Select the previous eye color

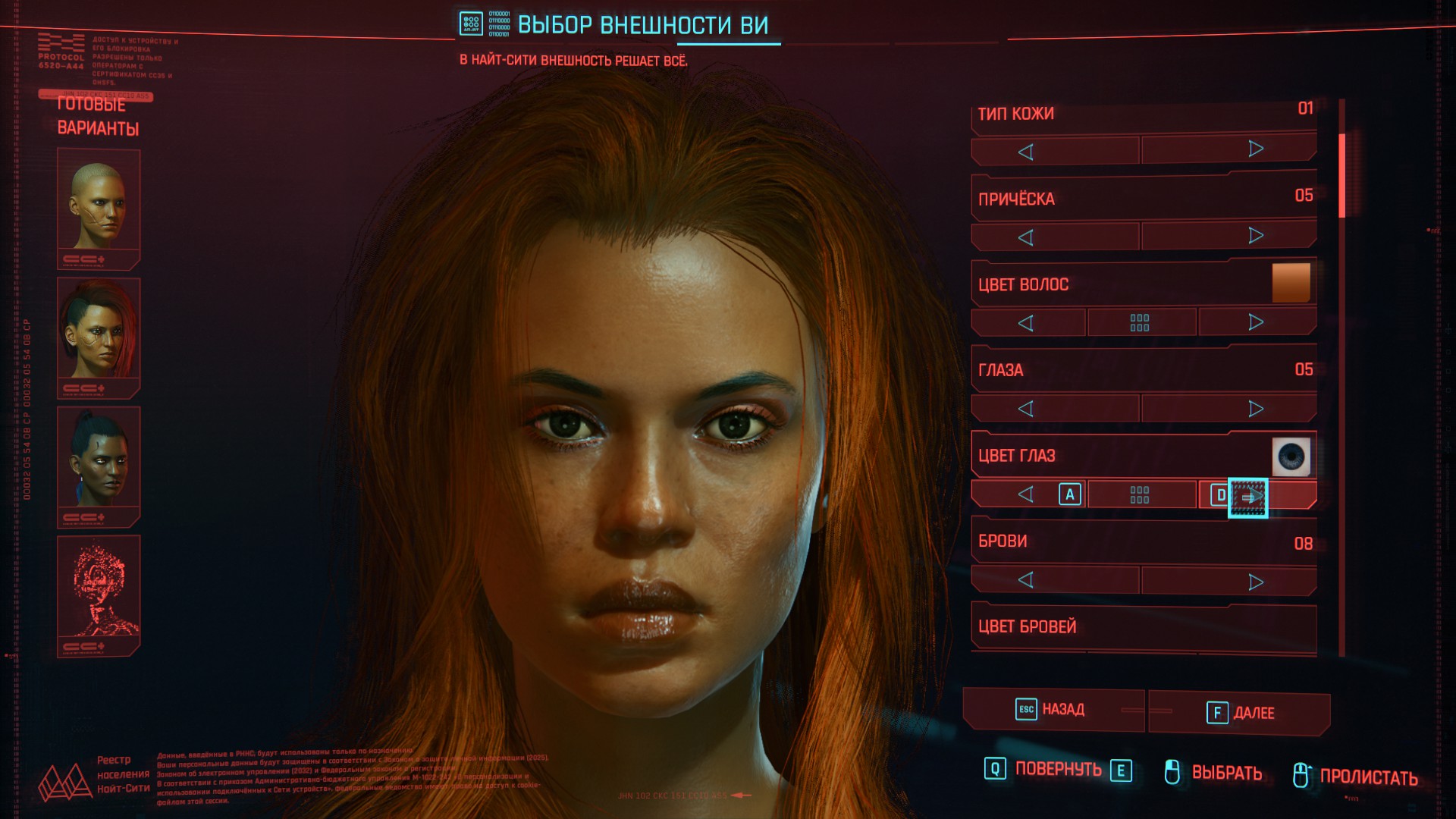point(1026,495)
